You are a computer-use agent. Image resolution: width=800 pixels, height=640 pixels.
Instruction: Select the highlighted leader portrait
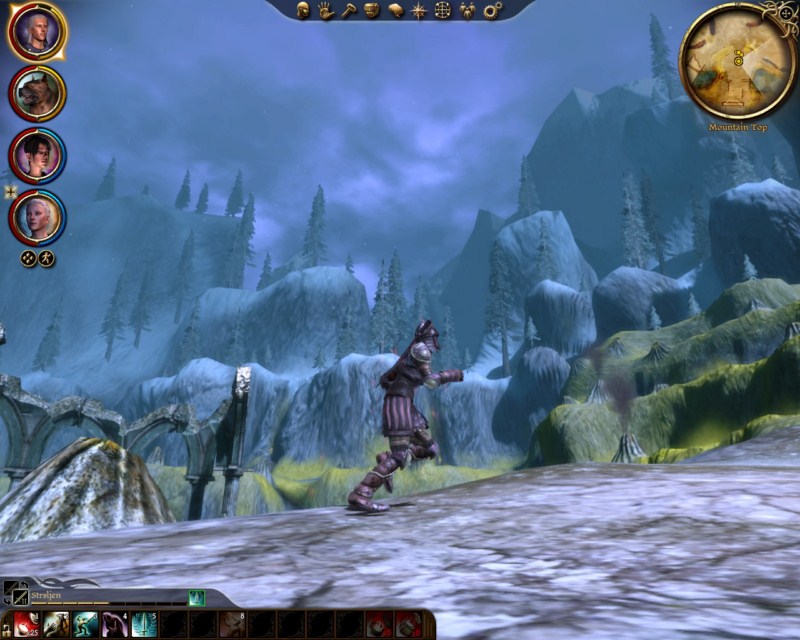click(37, 32)
